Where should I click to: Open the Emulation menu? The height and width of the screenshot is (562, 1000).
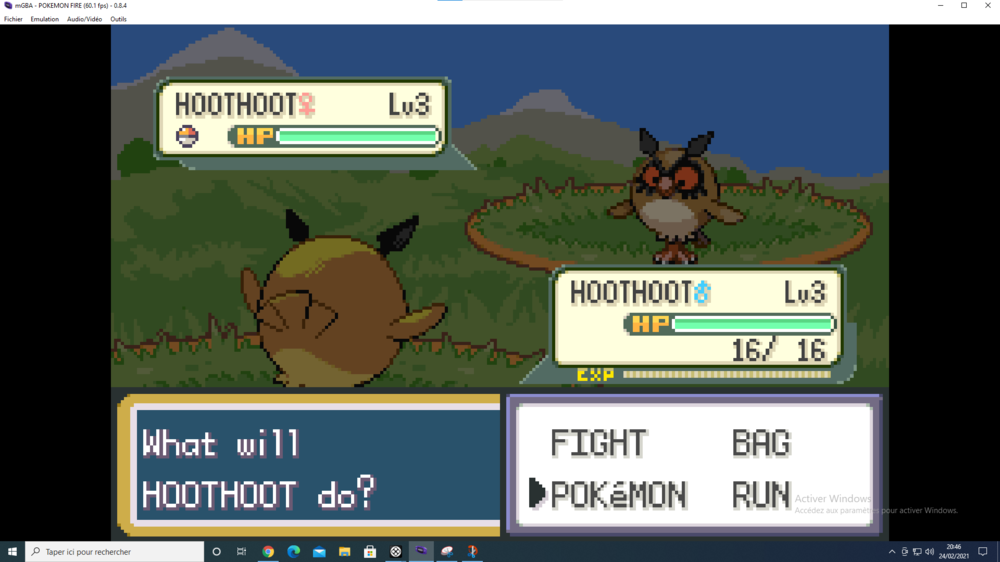pos(45,19)
